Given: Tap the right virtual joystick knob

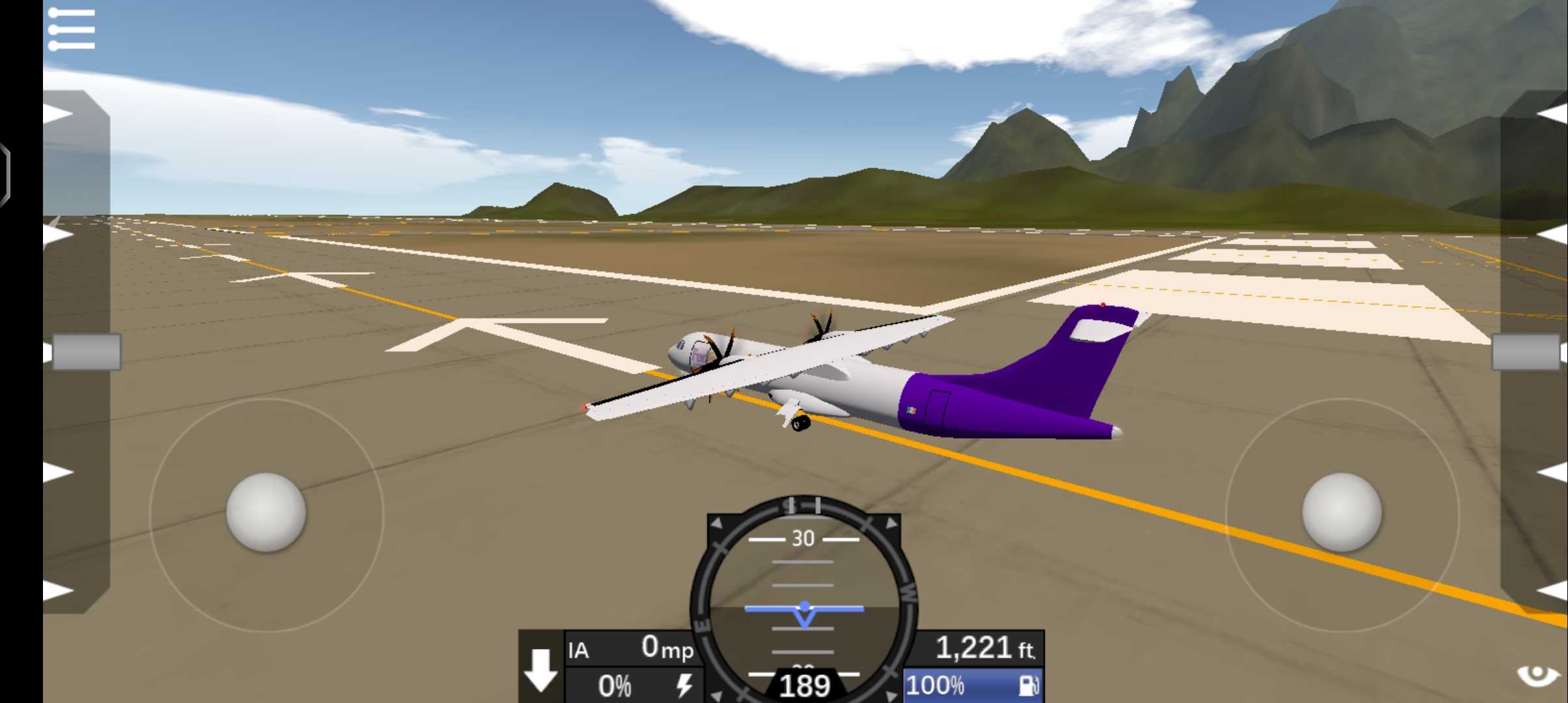Looking at the screenshot, I should tap(1341, 513).
